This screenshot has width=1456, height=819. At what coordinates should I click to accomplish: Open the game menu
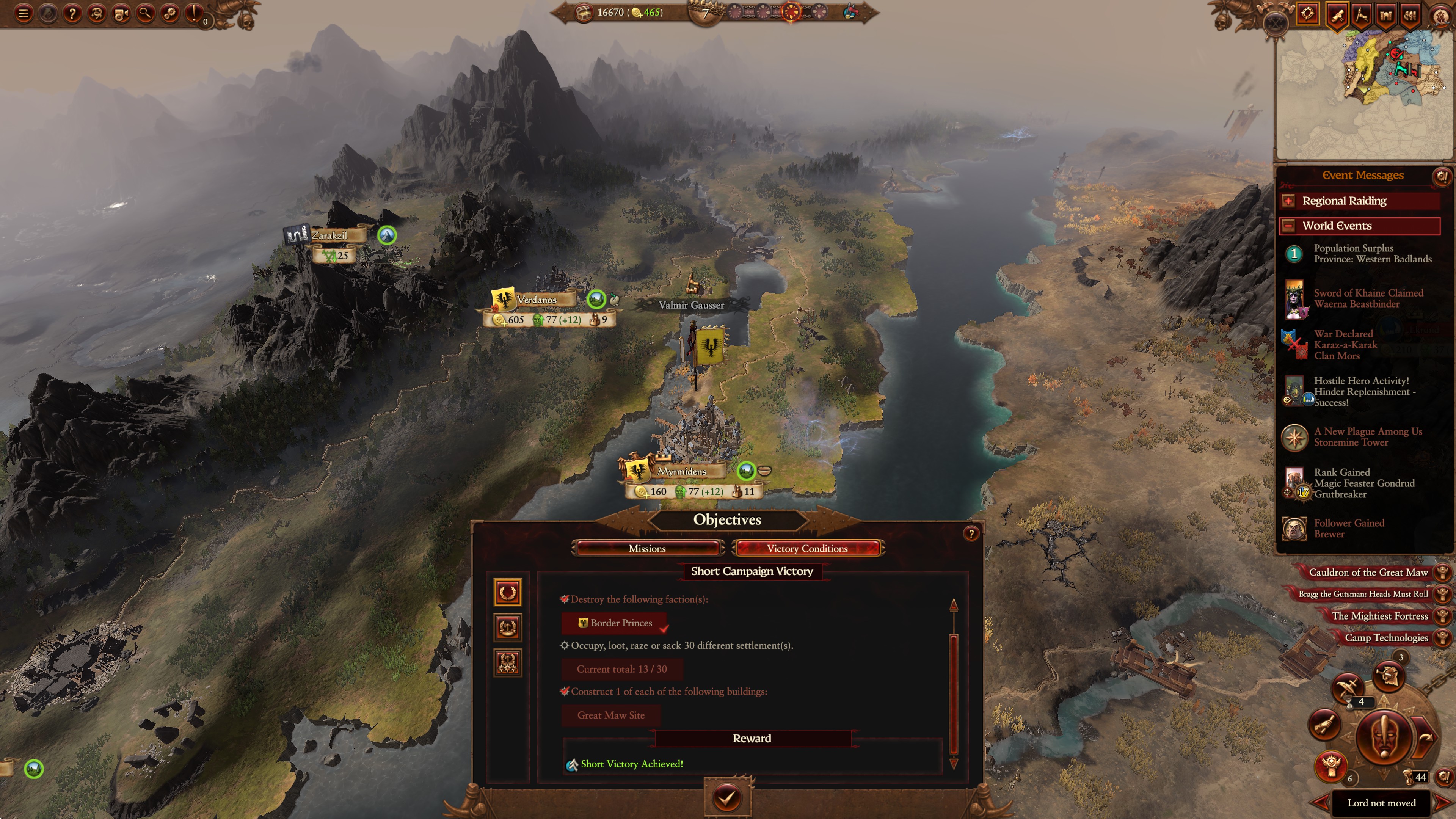24,14
